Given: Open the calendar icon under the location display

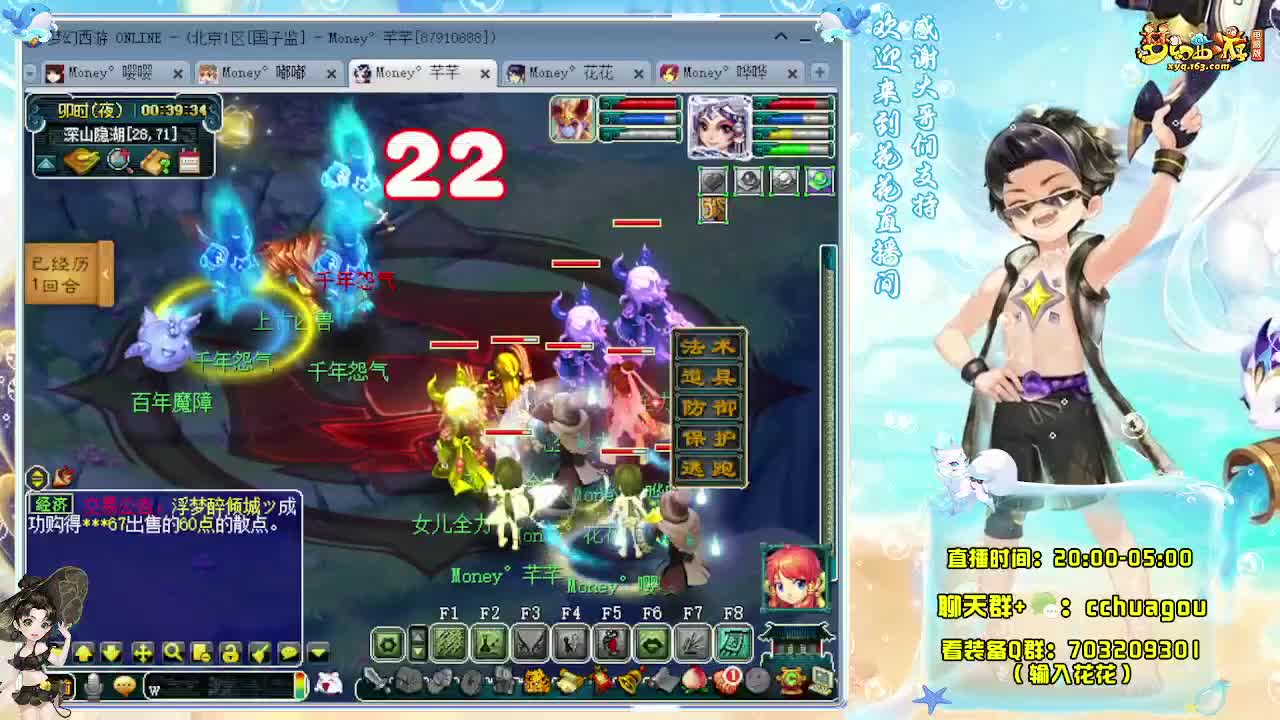Looking at the screenshot, I should tap(189, 160).
